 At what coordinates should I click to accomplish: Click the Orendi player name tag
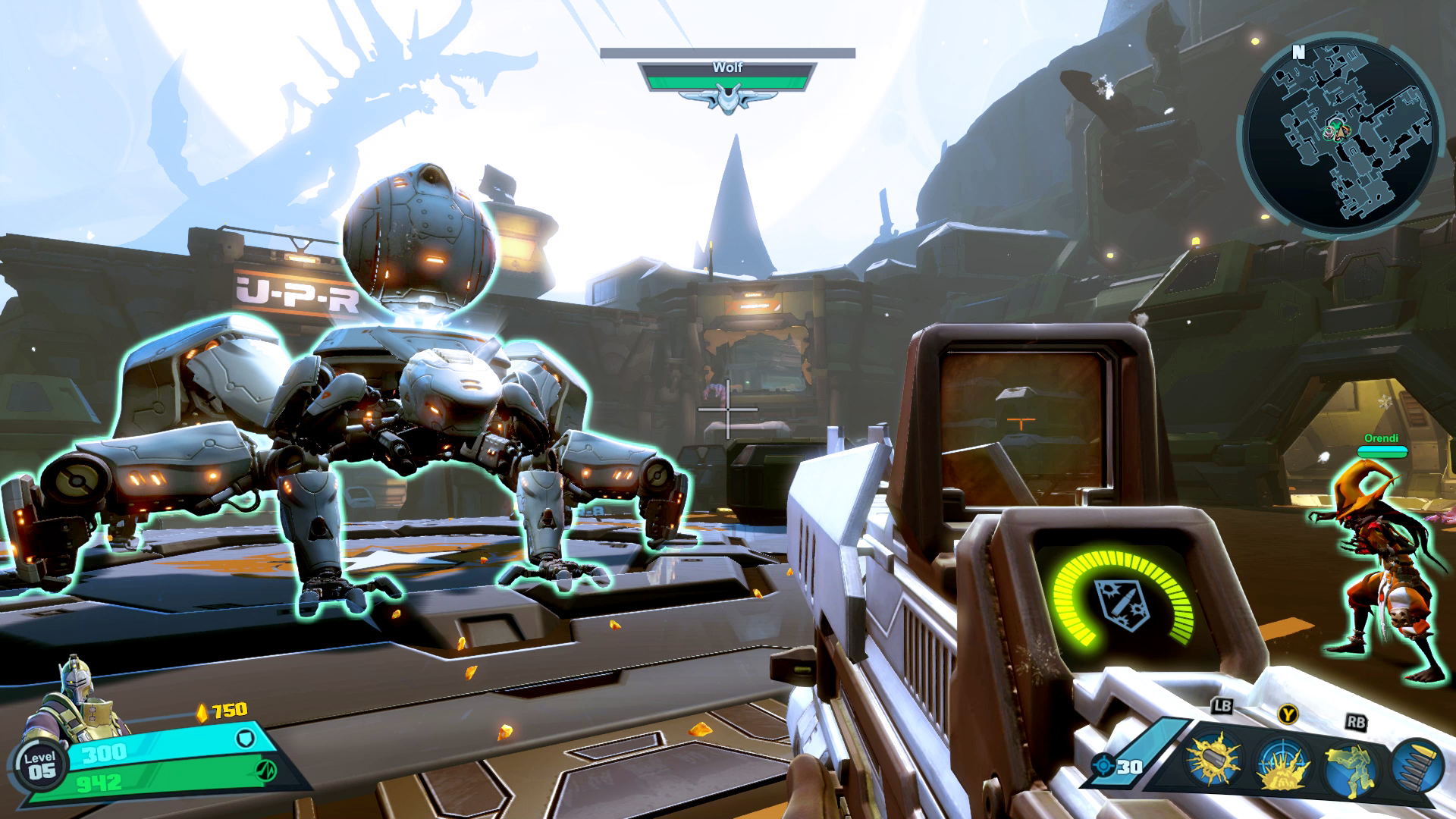coord(1381,439)
